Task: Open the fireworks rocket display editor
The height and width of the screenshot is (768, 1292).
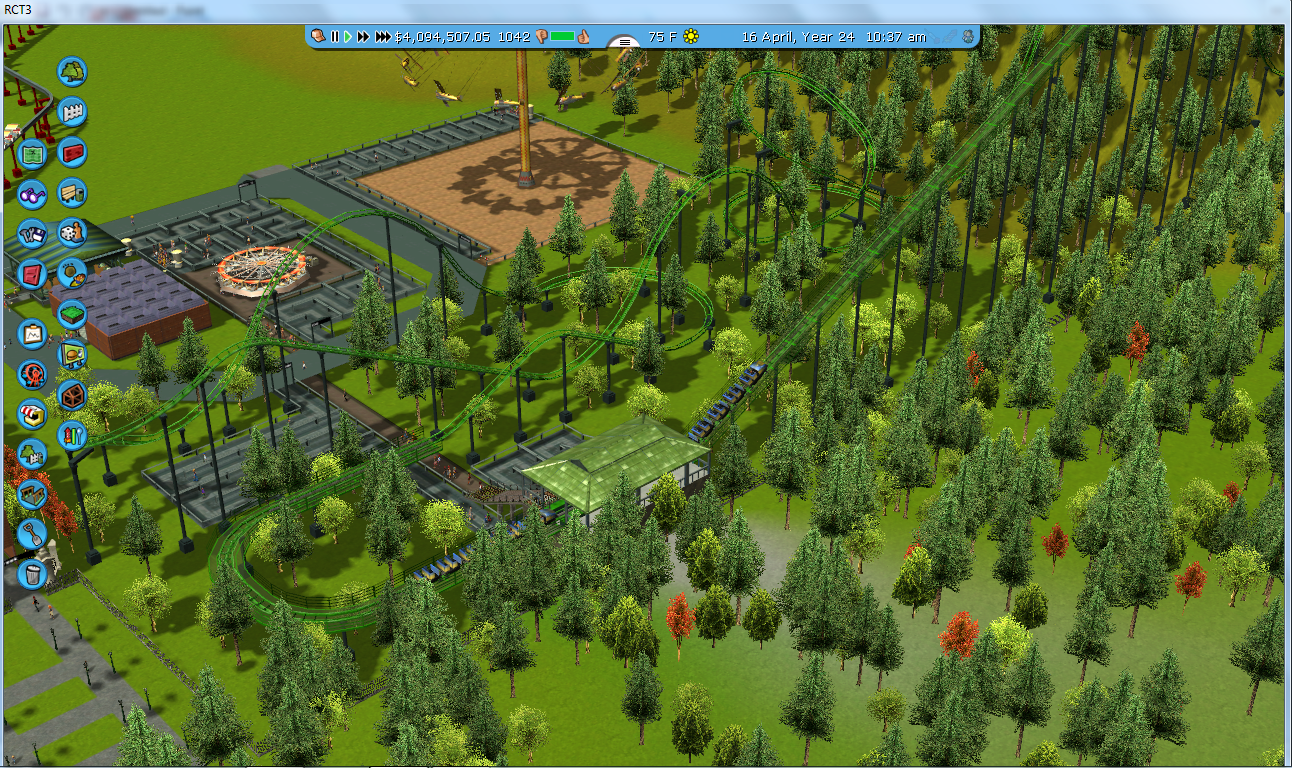Action: (x=72, y=435)
